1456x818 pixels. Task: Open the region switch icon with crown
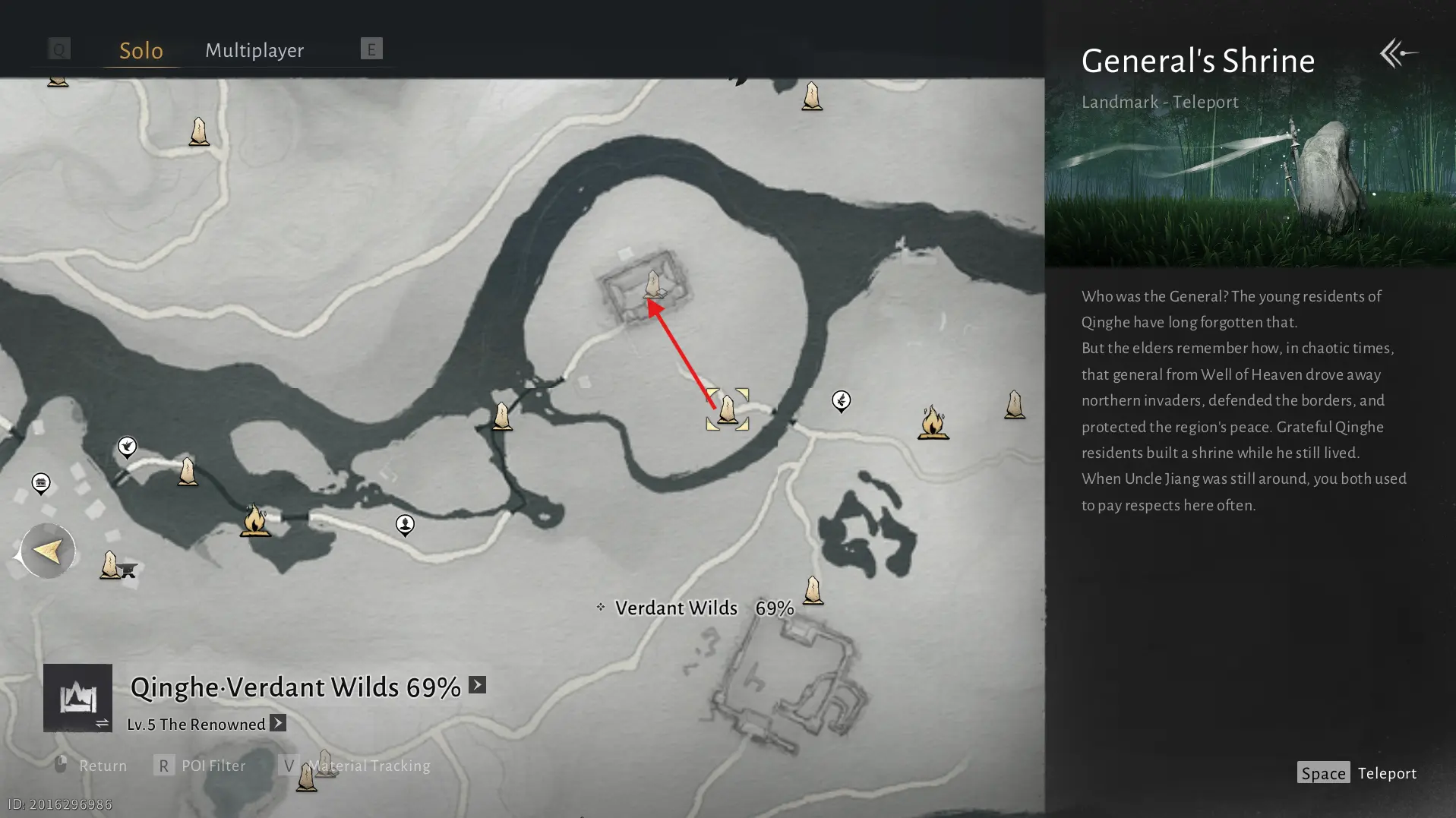tap(77, 698)
